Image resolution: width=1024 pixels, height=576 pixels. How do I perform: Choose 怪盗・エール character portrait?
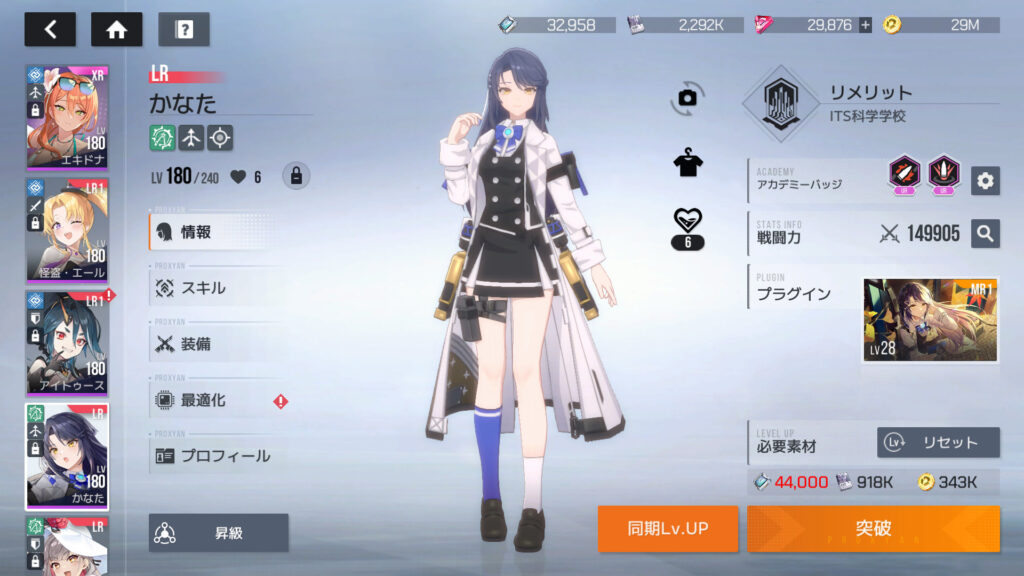pos(67,229)
